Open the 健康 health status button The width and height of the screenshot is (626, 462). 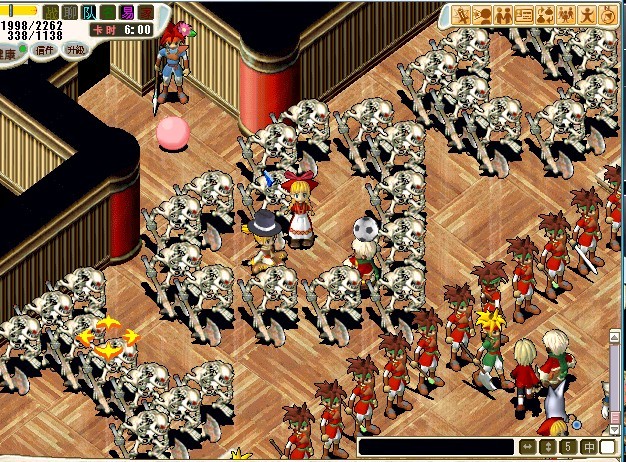pyautogui.click(x=9, y=52)
